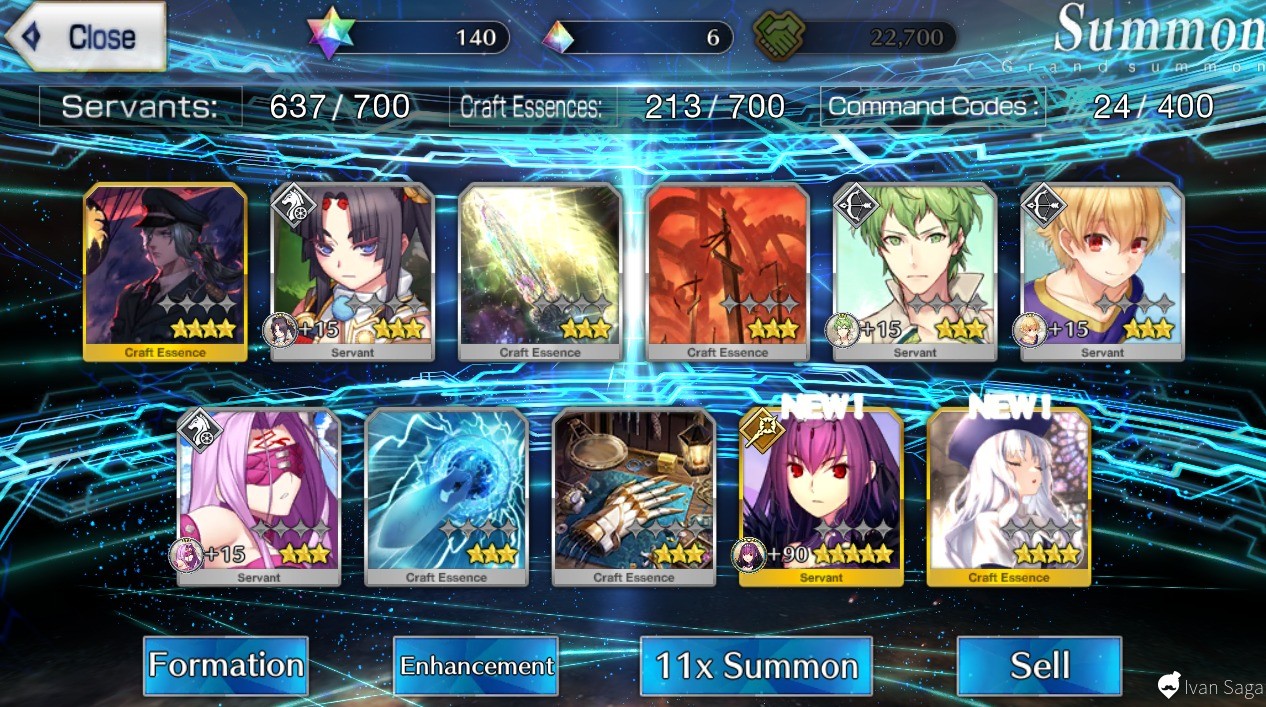Go to Enhancement
The height and width of the screenshot is (707, 1266).
coord(476,665)
